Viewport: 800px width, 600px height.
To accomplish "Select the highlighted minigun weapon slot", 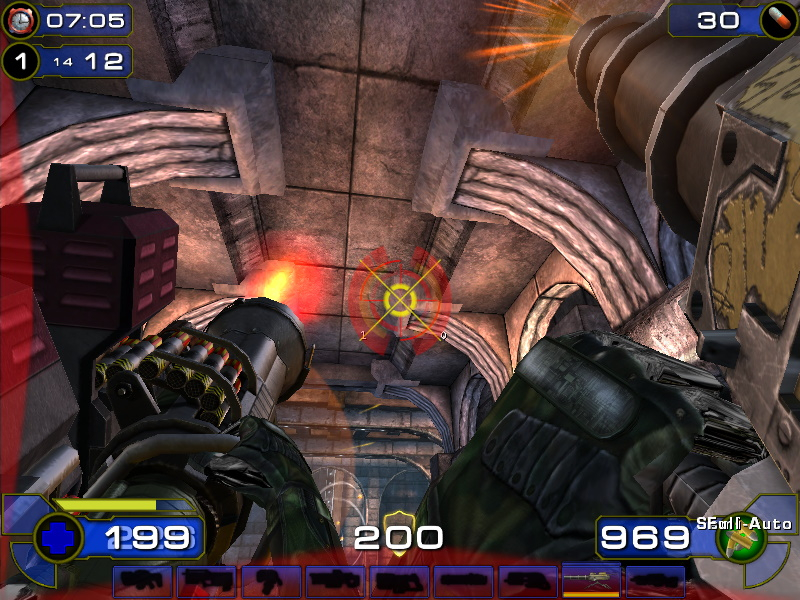I will 592,580.
